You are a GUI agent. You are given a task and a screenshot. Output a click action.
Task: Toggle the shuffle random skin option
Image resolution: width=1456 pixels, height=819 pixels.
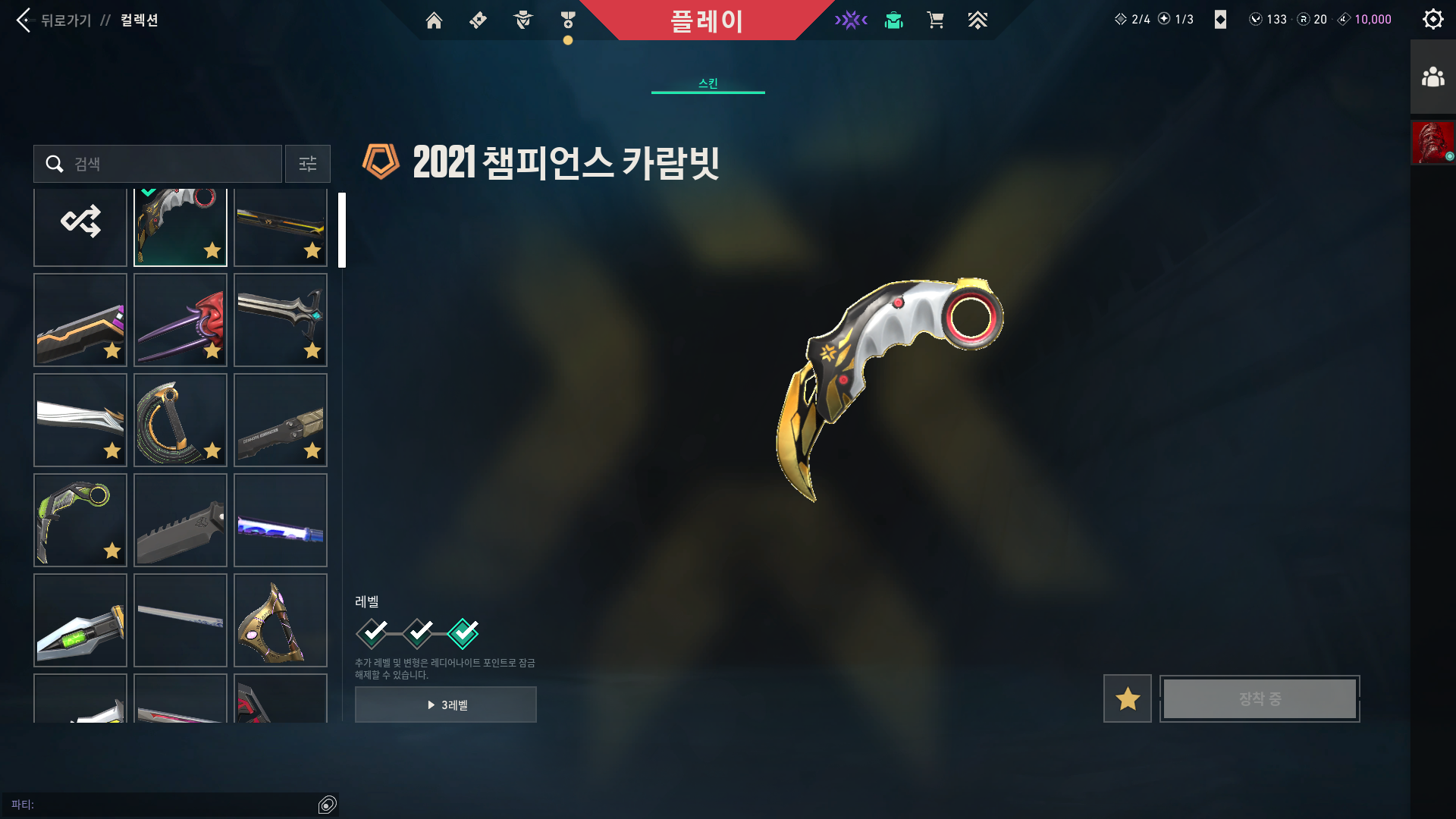pos(80,220)
